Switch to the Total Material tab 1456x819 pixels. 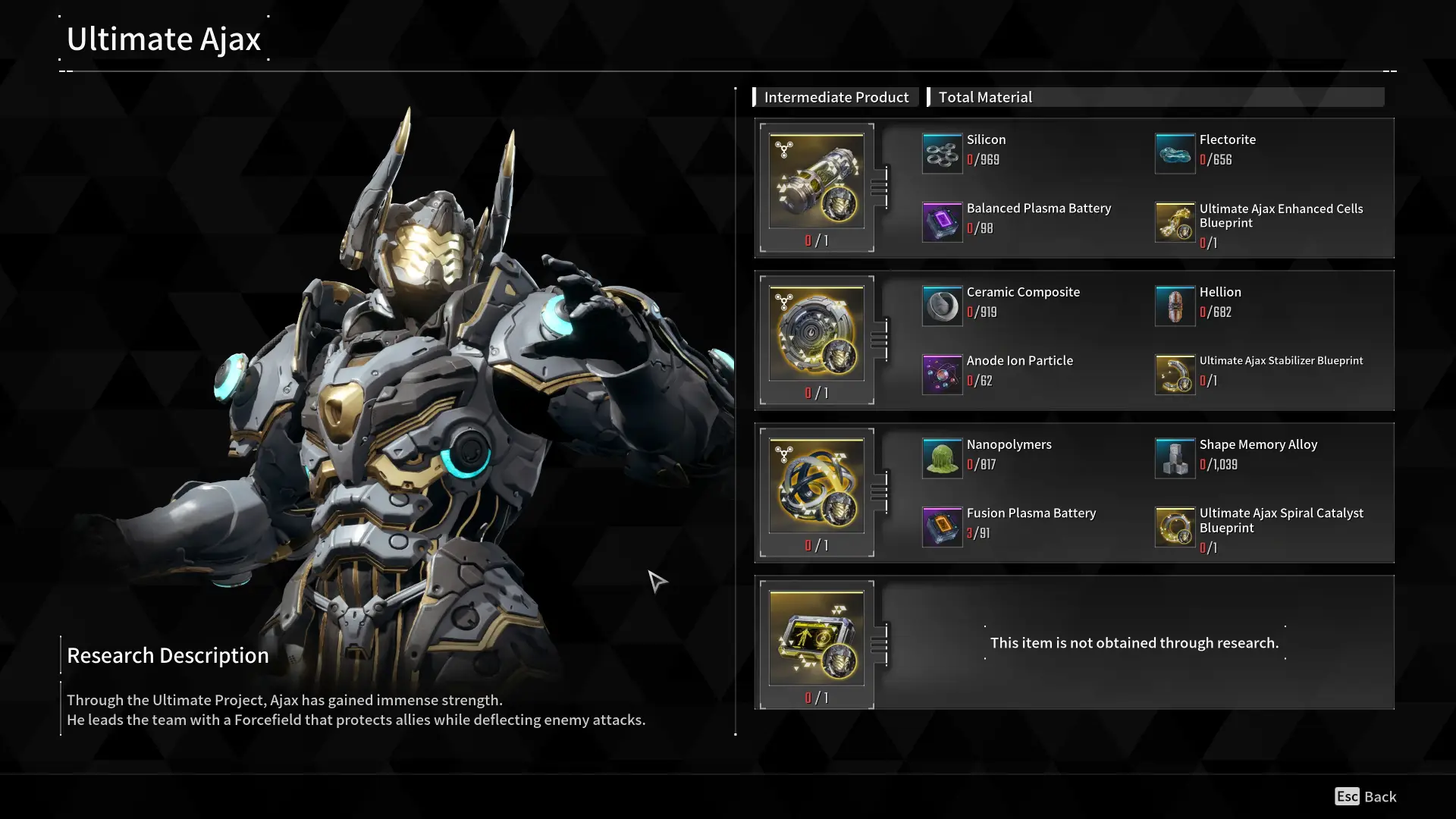coord(985,96)
